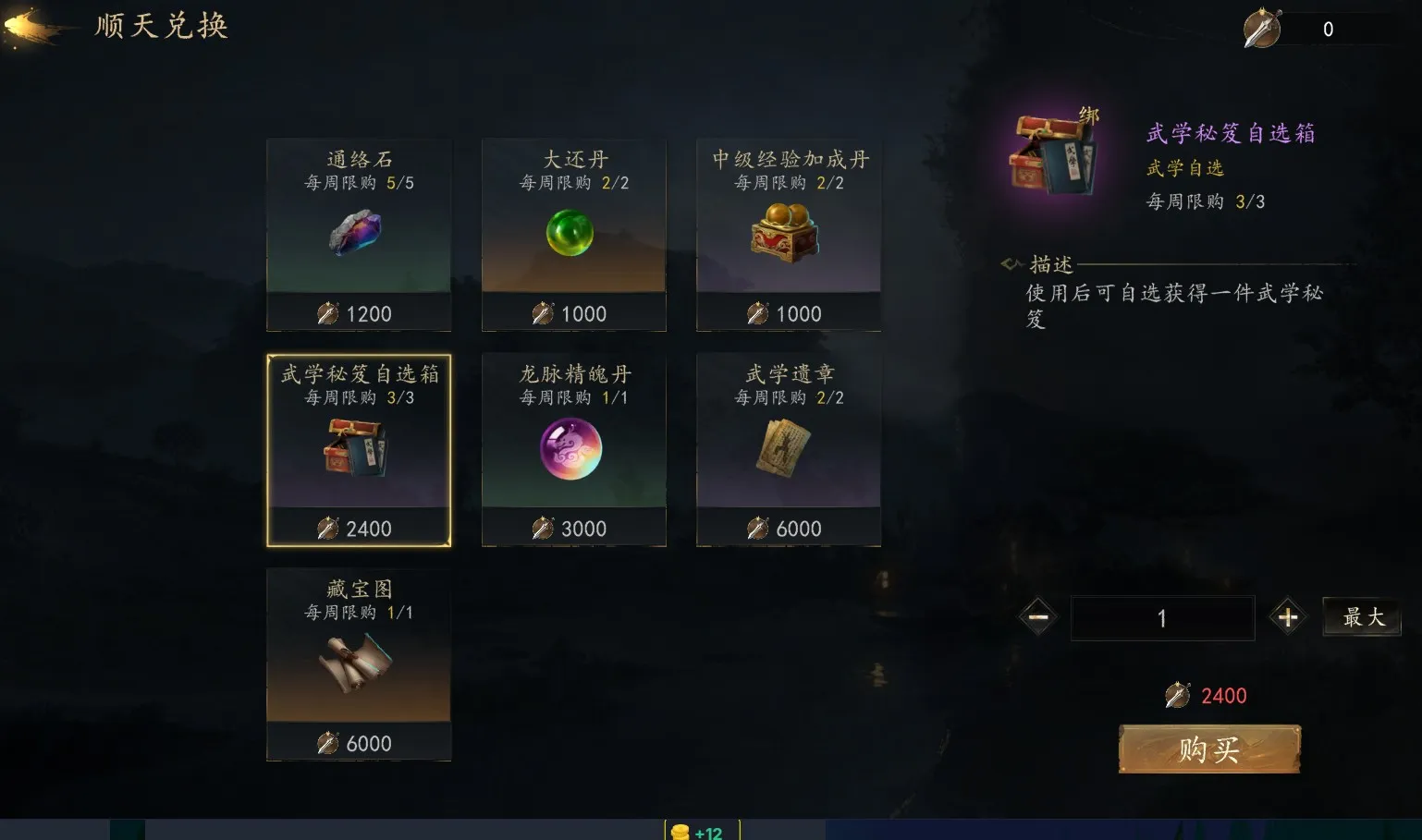Click the quantity input field showing 1

(1162, 617)
